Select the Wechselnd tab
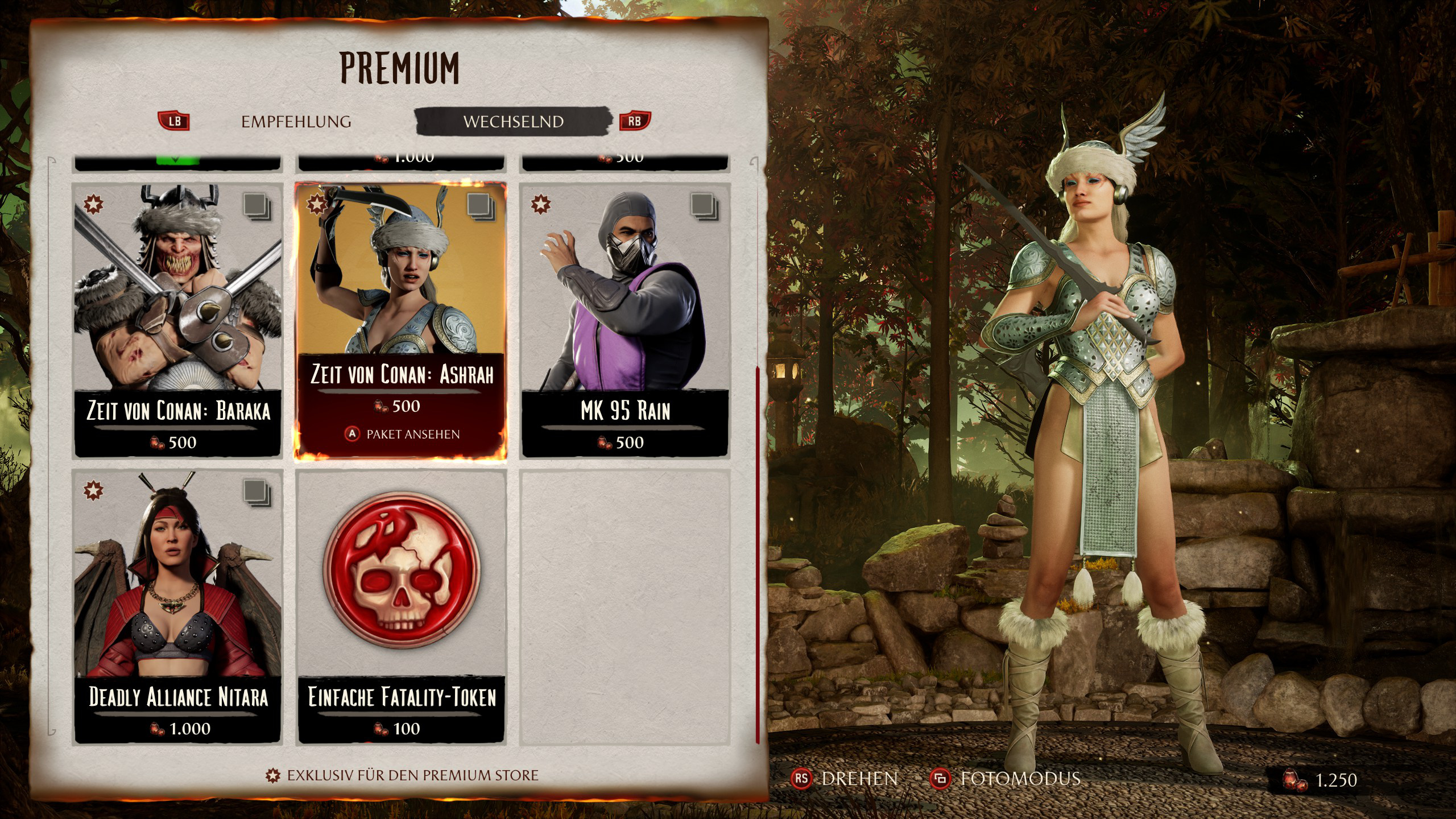The height and width of the screenshot is (819, 1456). point(513,122)
